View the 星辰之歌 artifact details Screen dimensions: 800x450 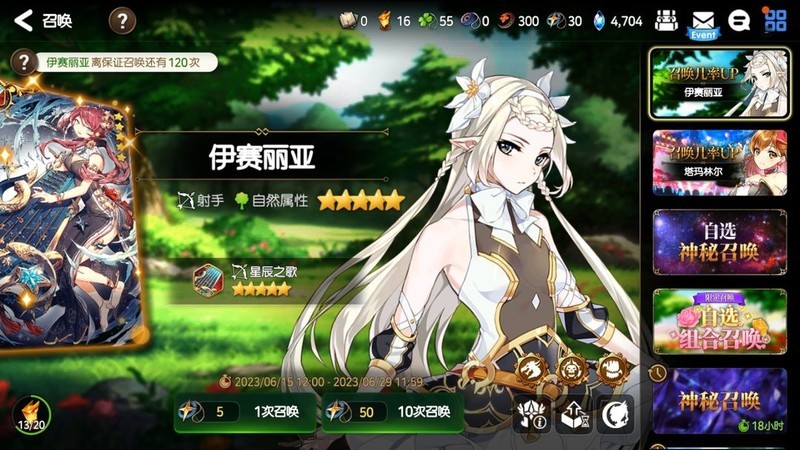click(x=208, y=280)
